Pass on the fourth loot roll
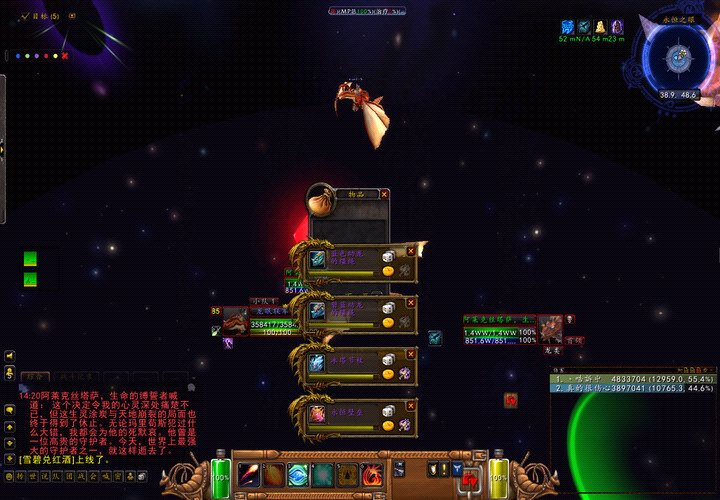 [410, 405]
